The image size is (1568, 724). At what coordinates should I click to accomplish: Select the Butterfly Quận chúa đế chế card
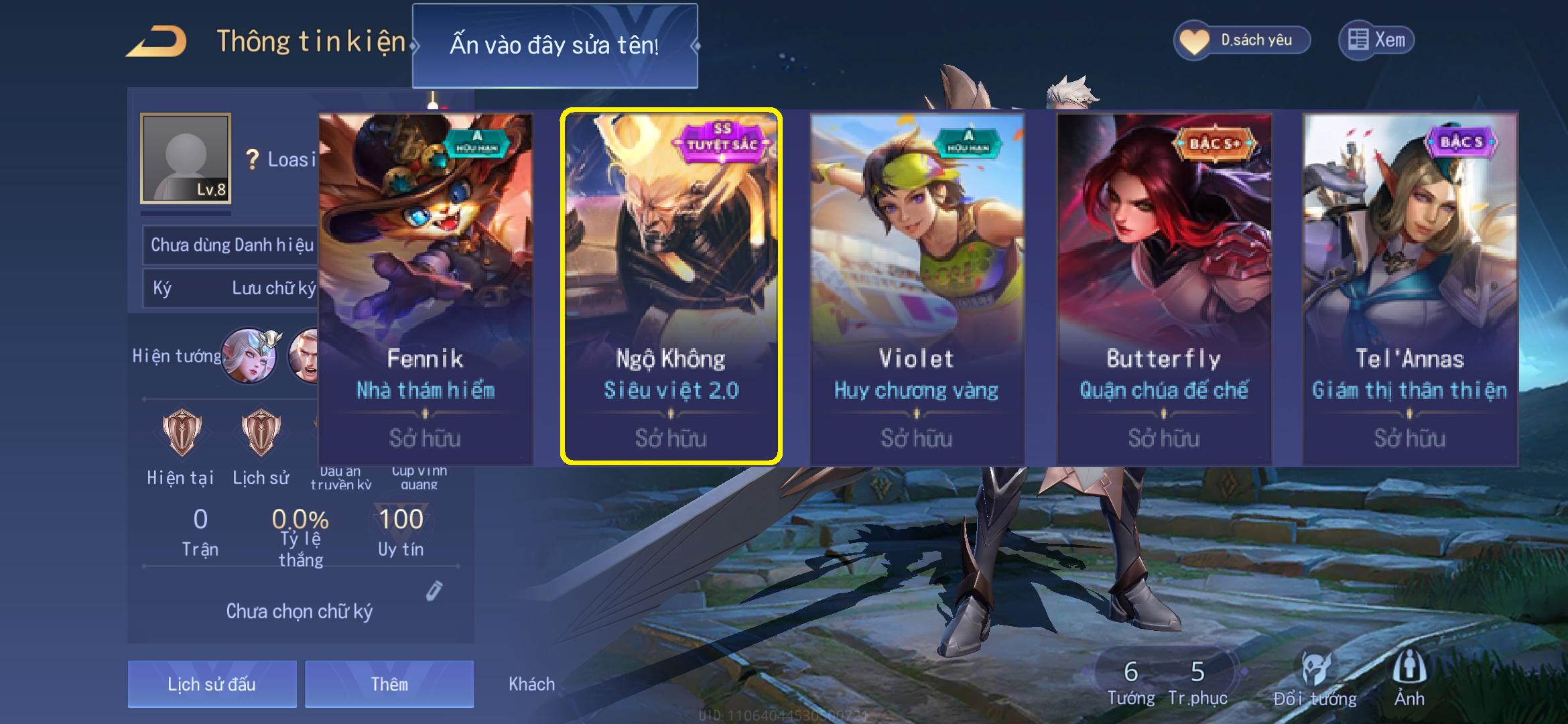[x=1164, y=288]
